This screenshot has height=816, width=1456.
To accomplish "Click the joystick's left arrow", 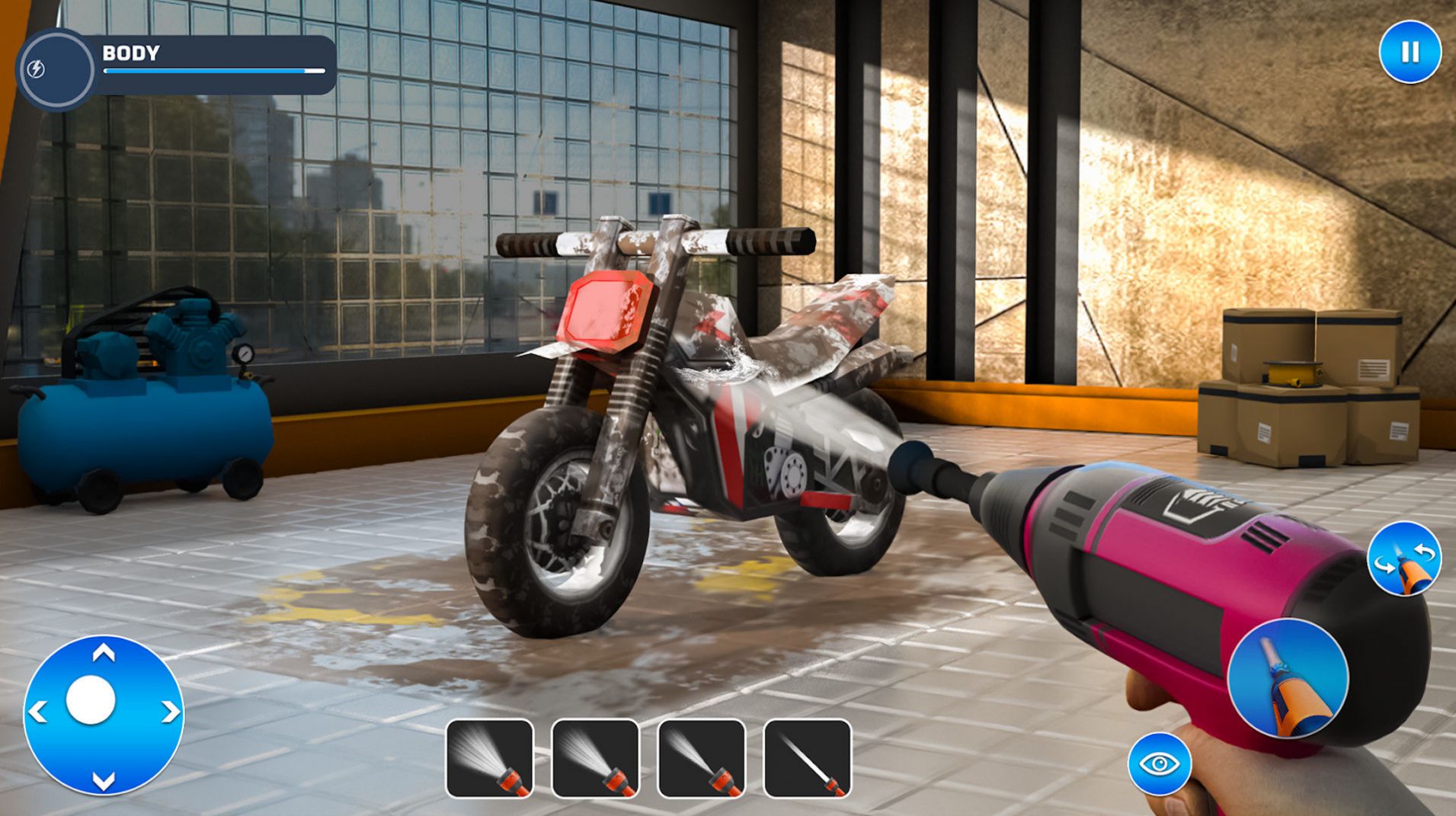I will pyautogui.click(x=37, y=712).
